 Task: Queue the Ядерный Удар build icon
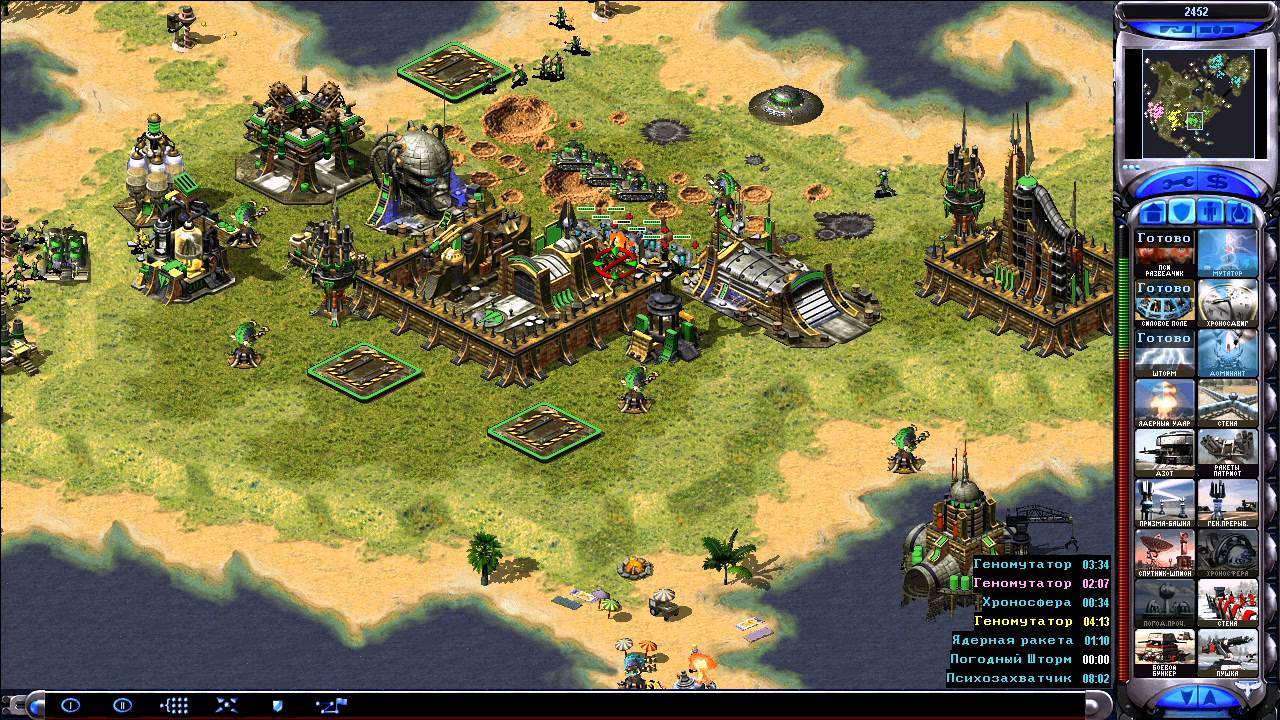[x=1163, y=403]
